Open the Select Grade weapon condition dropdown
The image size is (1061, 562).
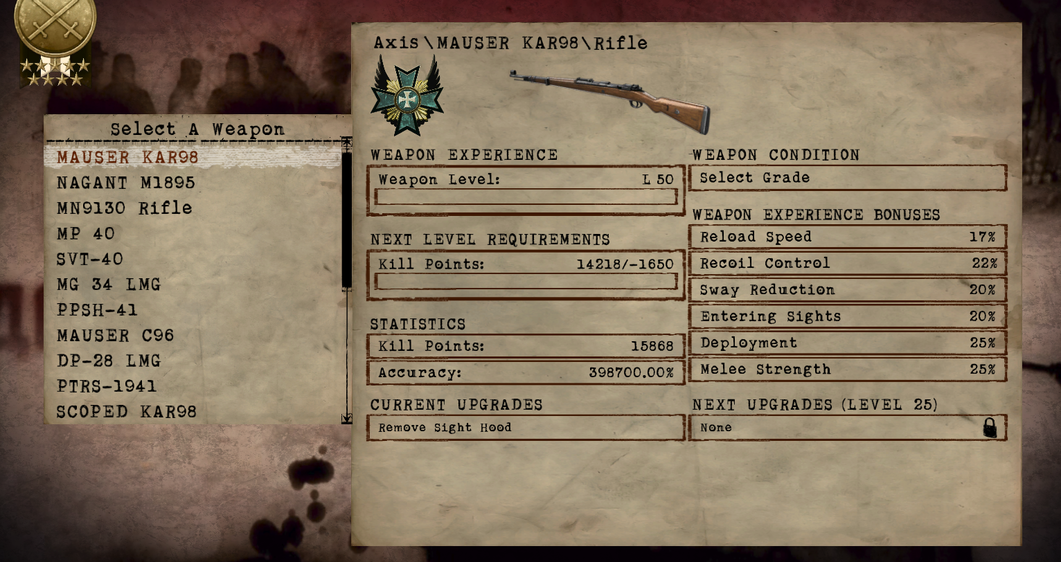pos(848,178)
